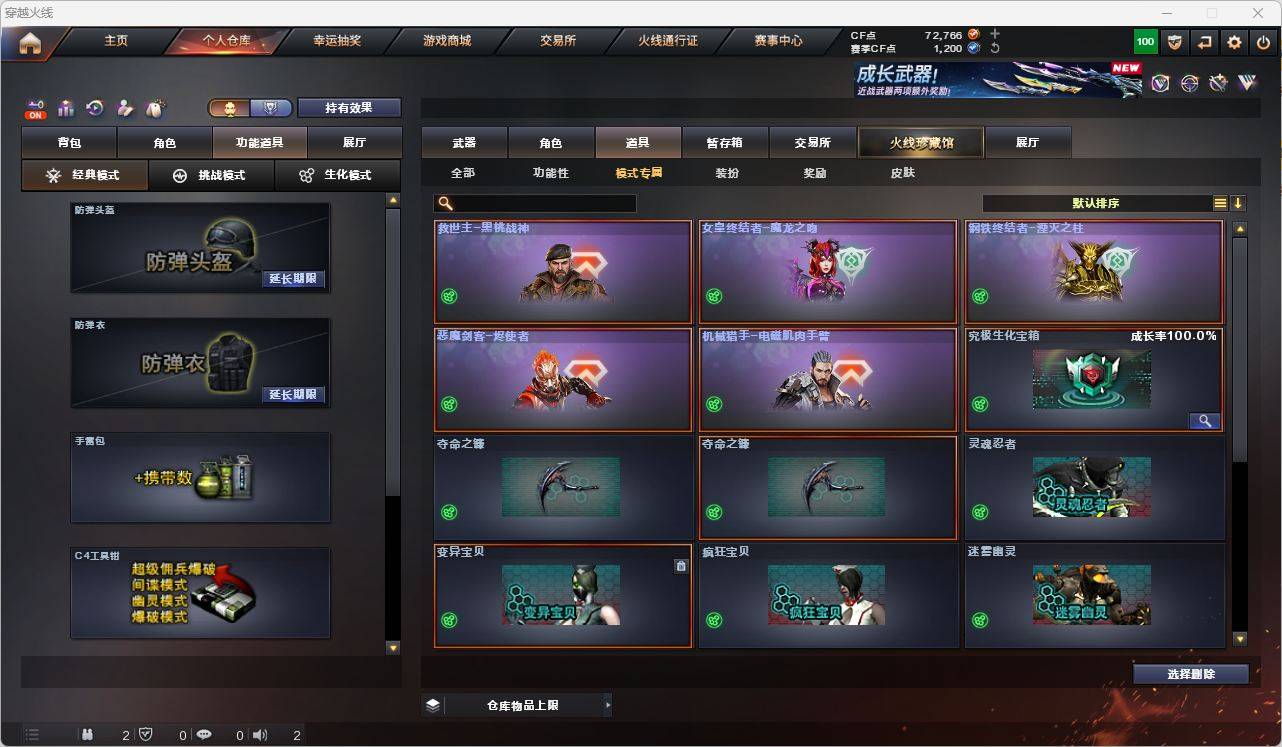Click the speaker icon in bottom status bar
This screenshot has height=747, width=1282.
click(259, 734)
